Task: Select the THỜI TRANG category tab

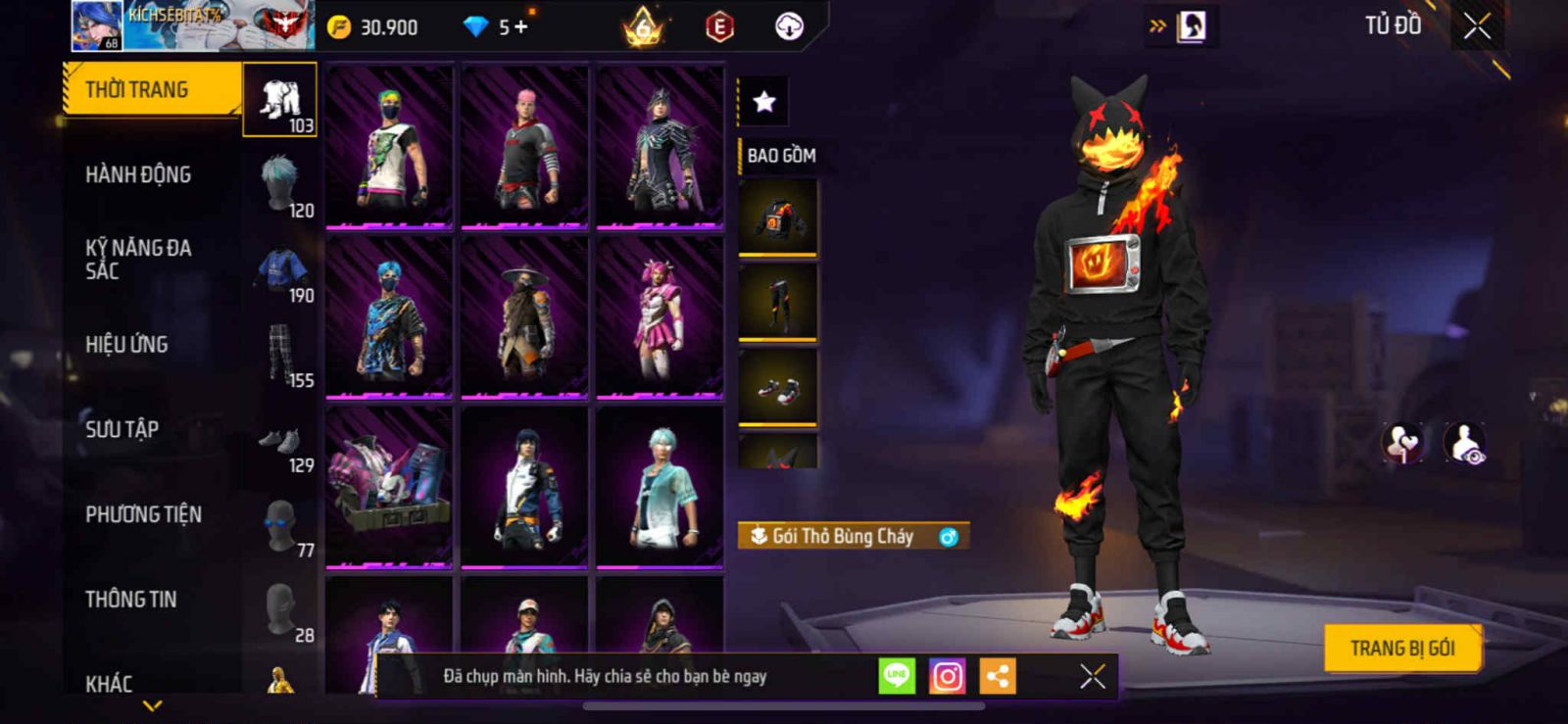Action: [152, 90]
